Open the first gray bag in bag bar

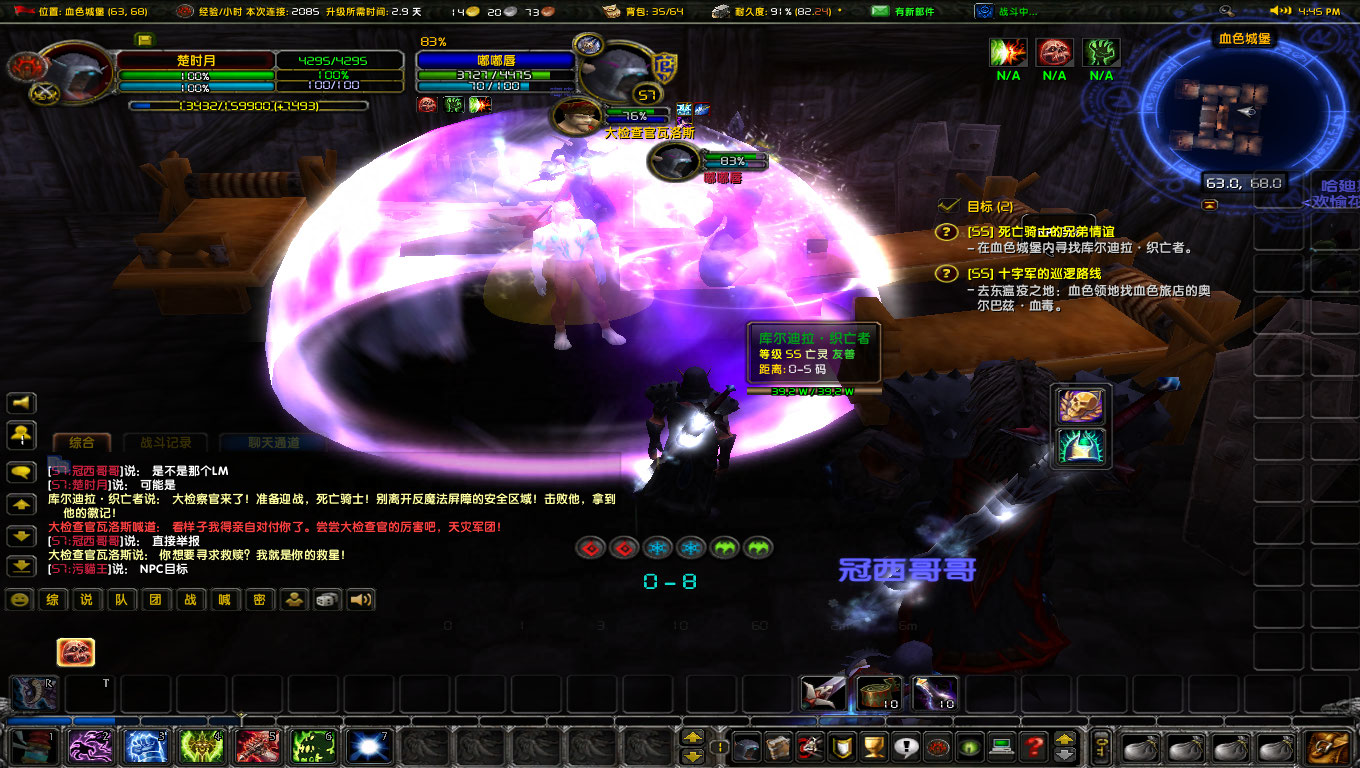tap(1141, 748)
